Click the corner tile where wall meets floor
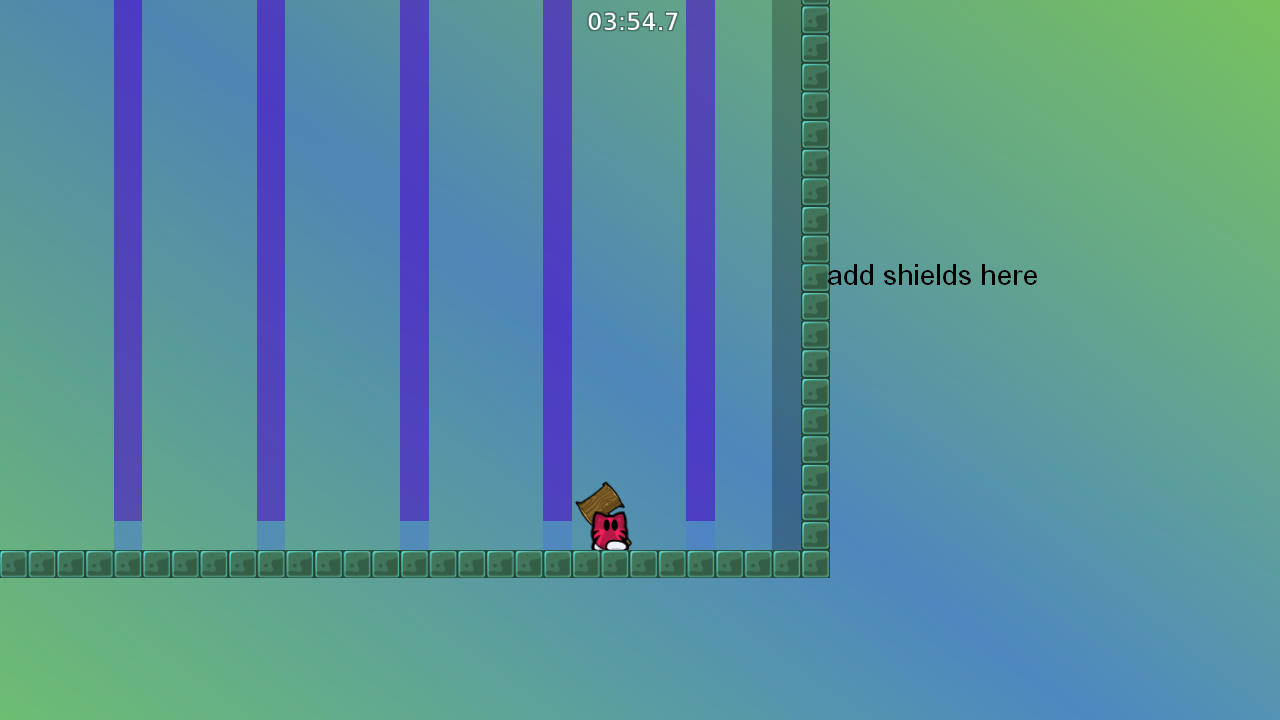Viewport: 1280px width, 720px height. point(814,563)
